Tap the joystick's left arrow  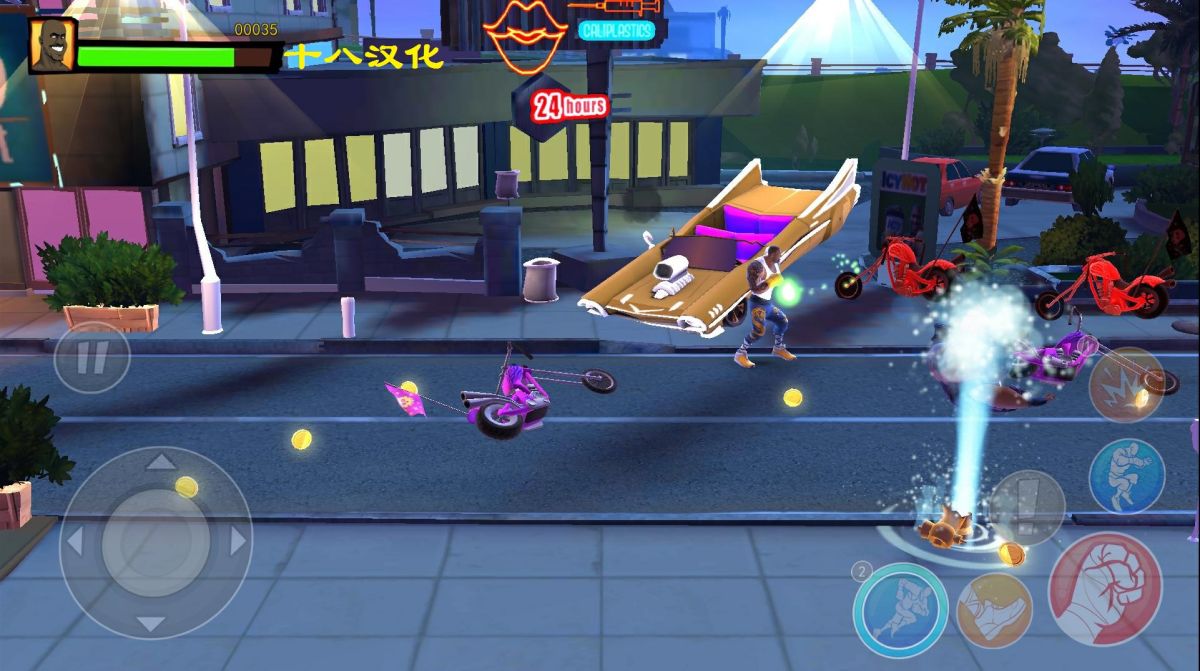(x=74, y=541)
